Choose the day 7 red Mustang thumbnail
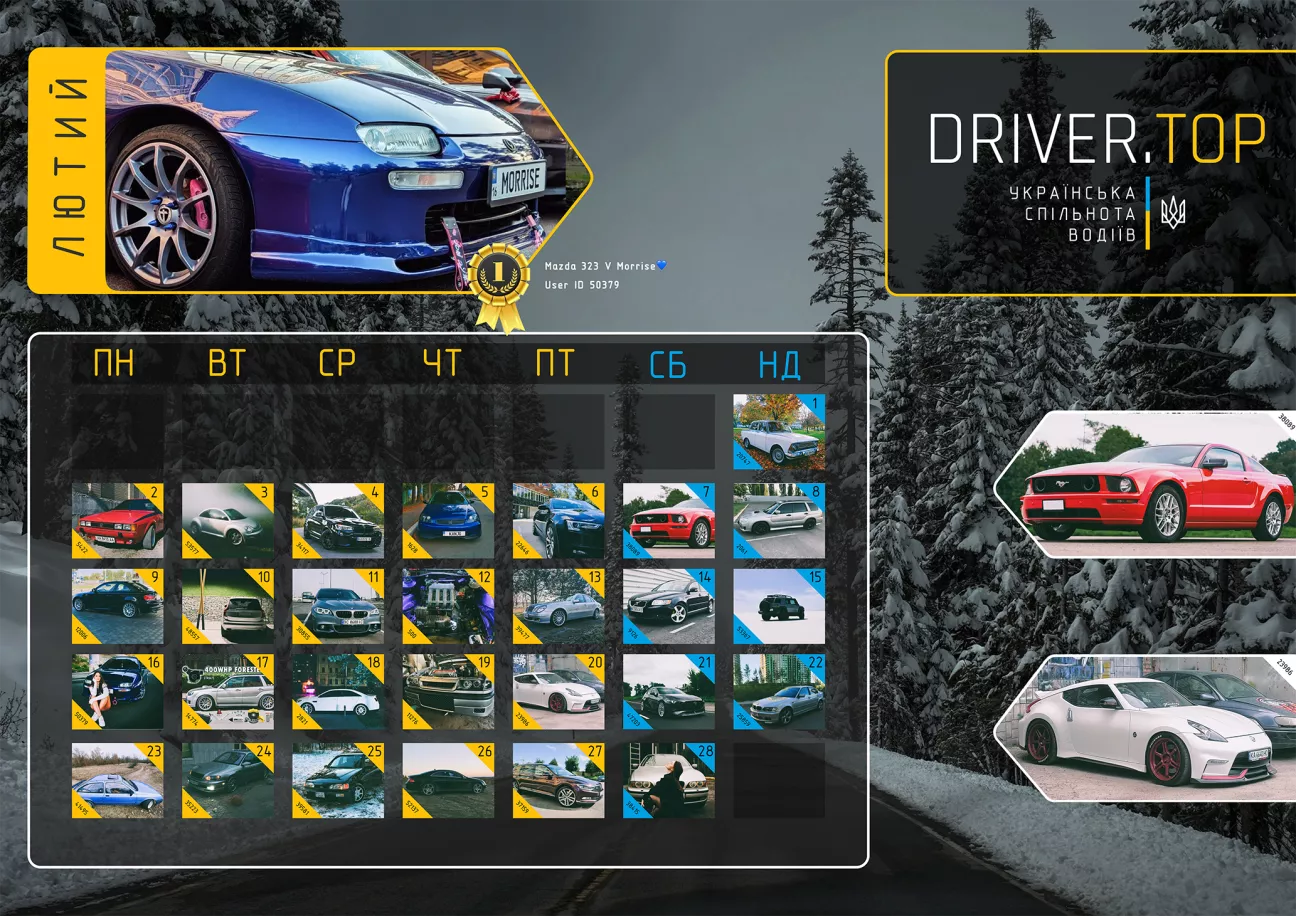 669,521
